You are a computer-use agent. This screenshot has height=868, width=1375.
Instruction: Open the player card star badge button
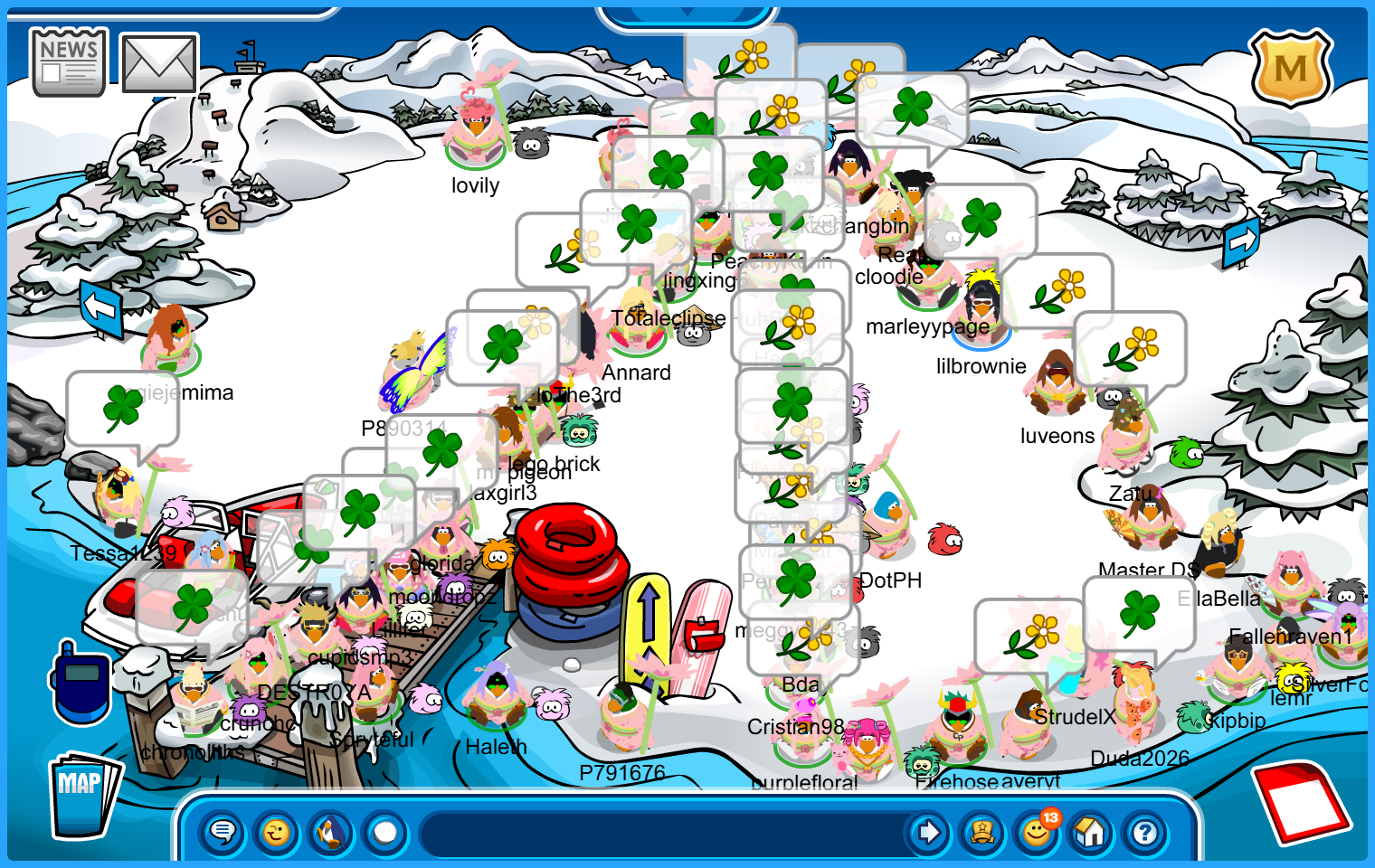982,832
